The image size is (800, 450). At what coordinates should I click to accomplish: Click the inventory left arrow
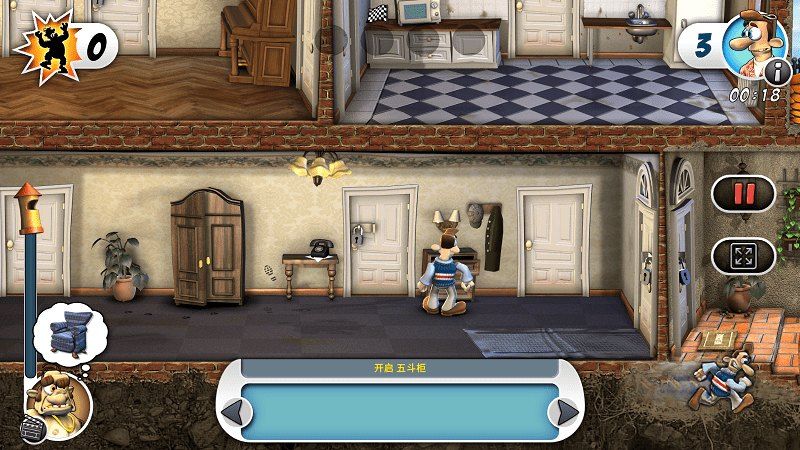click(x=231, y=411)
